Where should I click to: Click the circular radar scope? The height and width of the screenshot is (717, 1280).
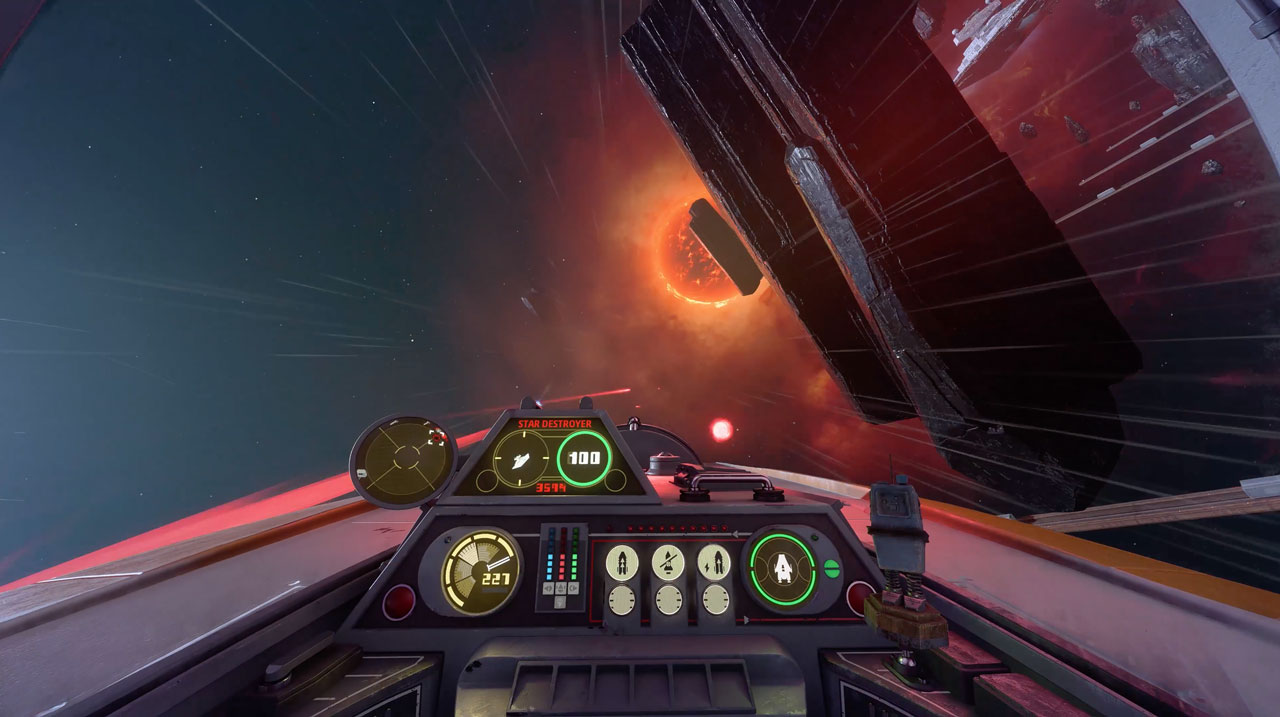coord(403,461)
